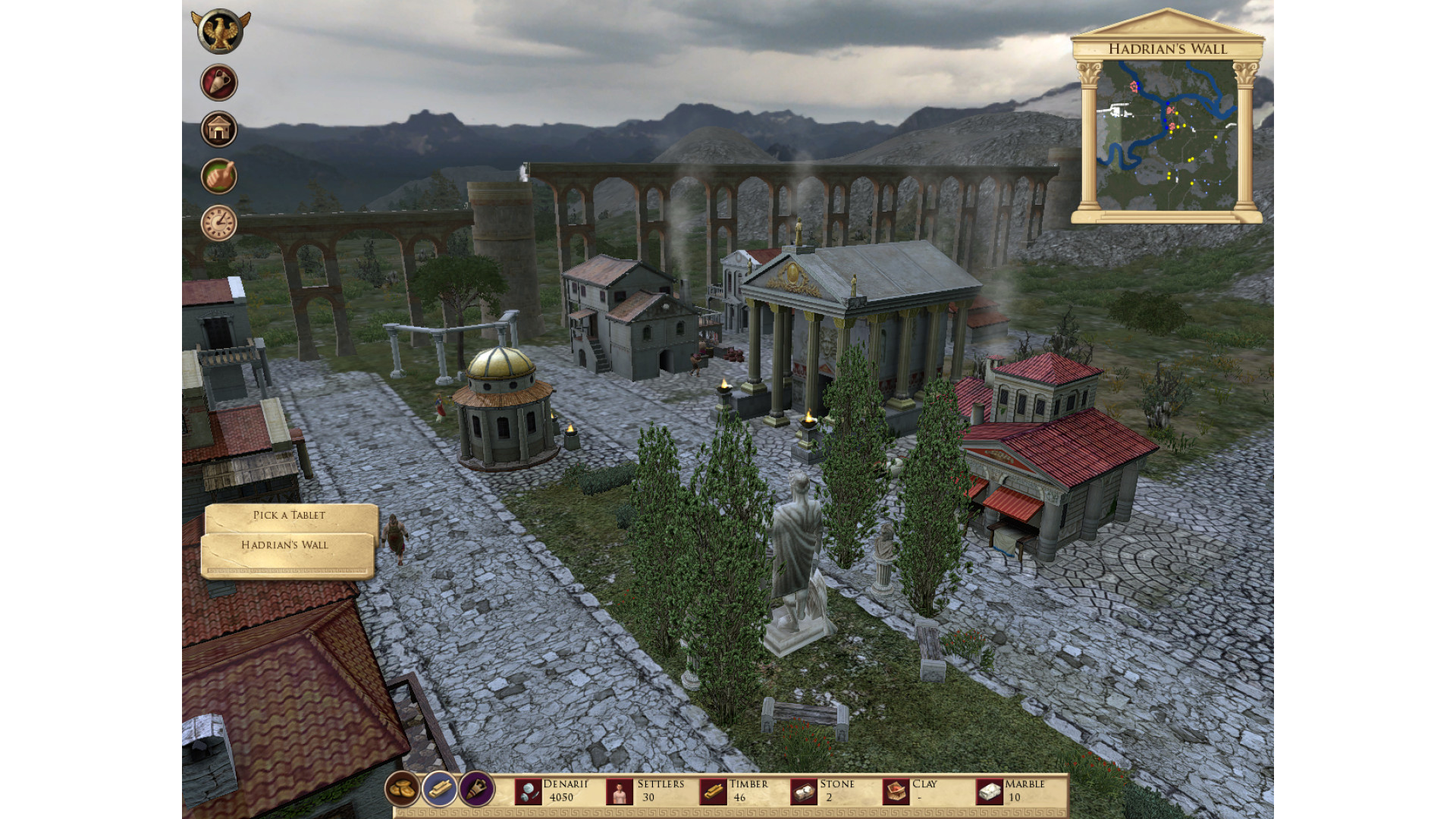Screen dimensions: 1456x819
Task: Click the Timber resource icon
Action: click(712, 792)
